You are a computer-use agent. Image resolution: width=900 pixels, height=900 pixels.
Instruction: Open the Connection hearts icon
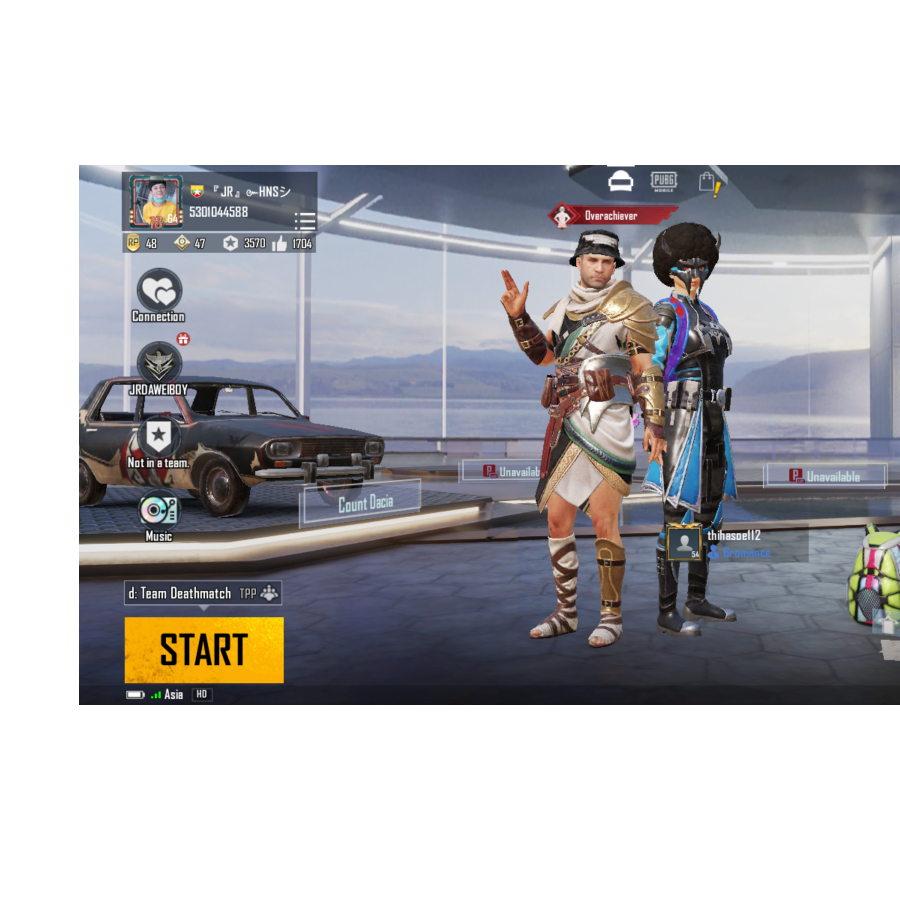pyautogui.click(x=159, y=291)
